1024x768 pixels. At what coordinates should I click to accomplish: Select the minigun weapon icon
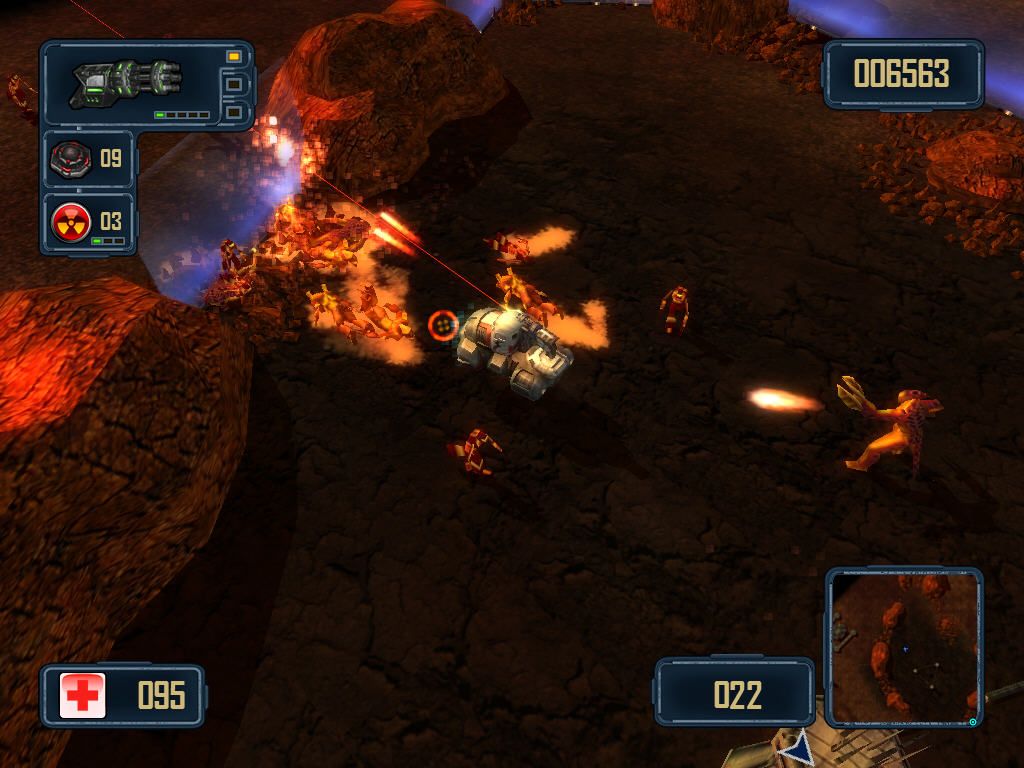click(x=127, y=82)
